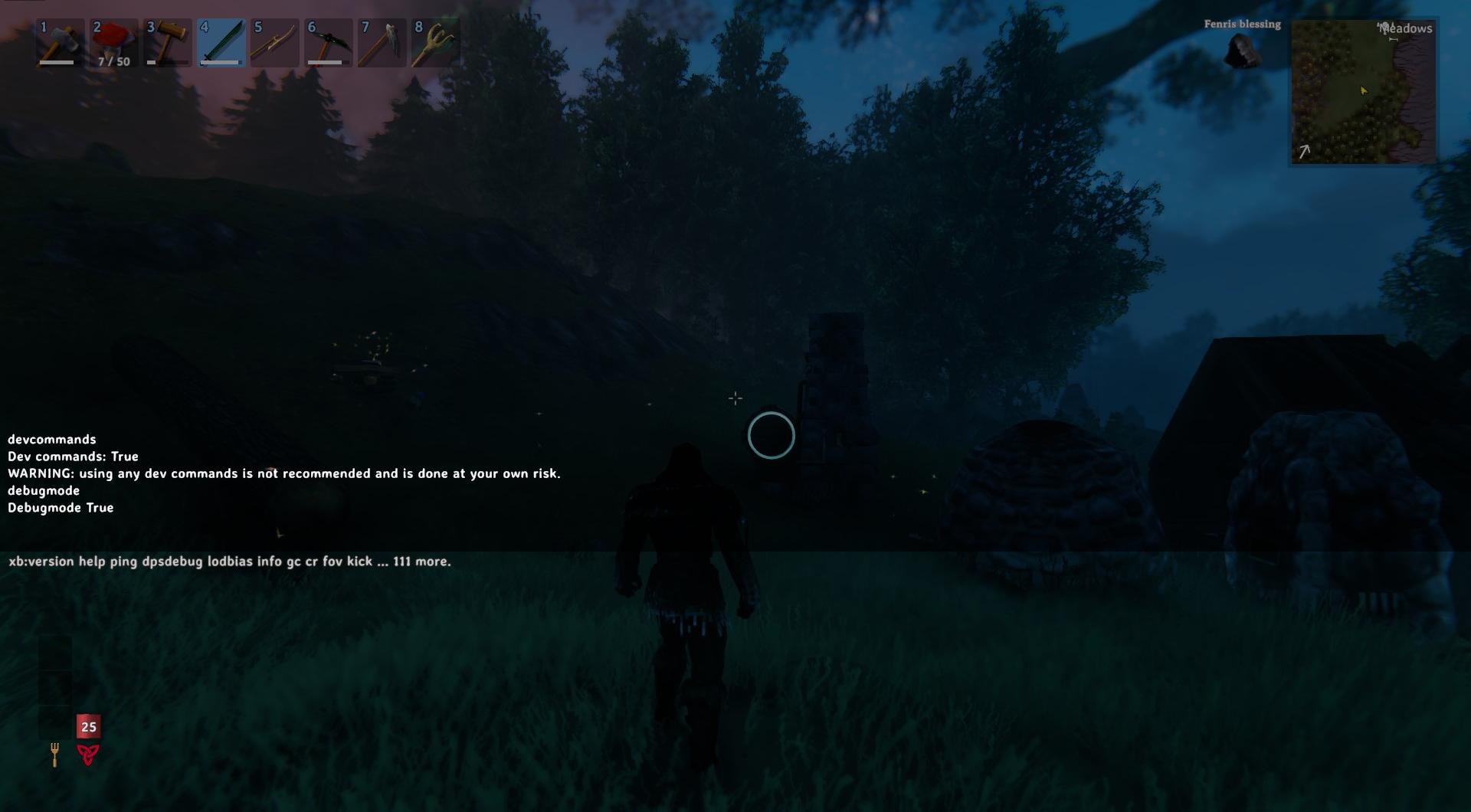Image resolution: width=1471 pixels, height=812 pixels.
Task: Click the Fenris blessing text label
Action: 1242,24
